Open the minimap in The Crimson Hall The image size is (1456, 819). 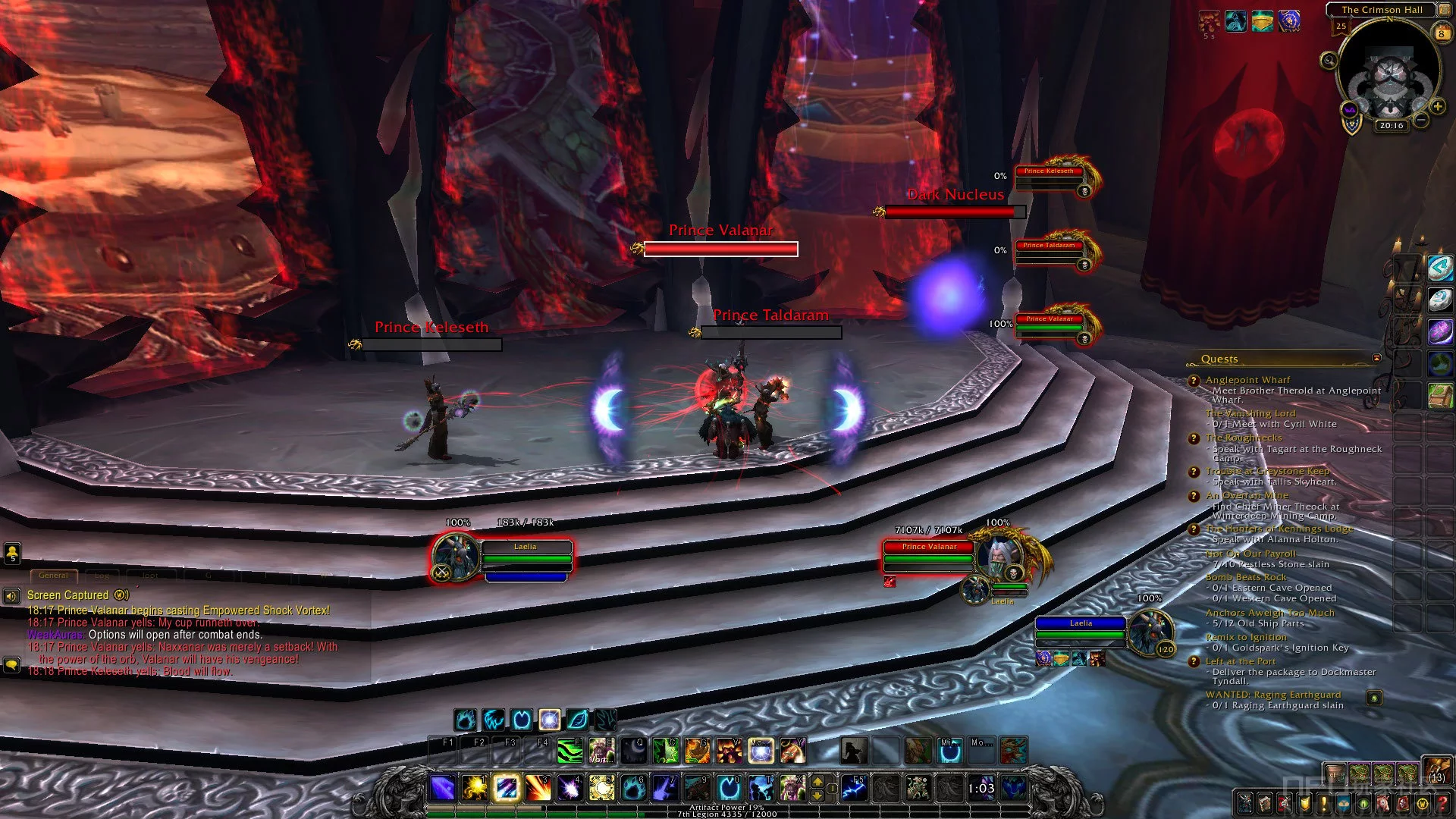click(x=1389, y=74)
